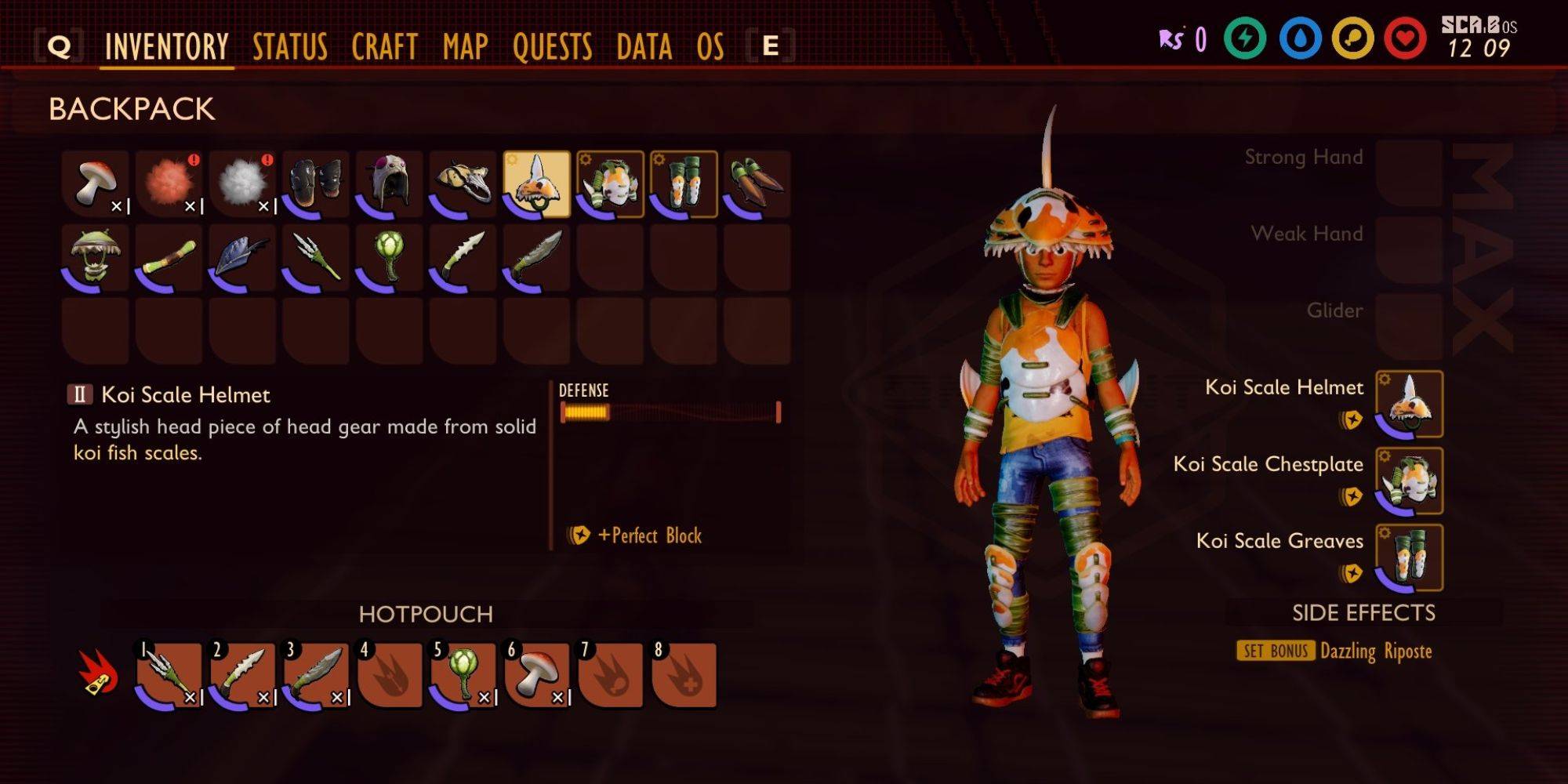This screenshot has width=1568, height=784.
Task: Choose the green mushroom-cap hat in backpack
Action: coord(96,258)
